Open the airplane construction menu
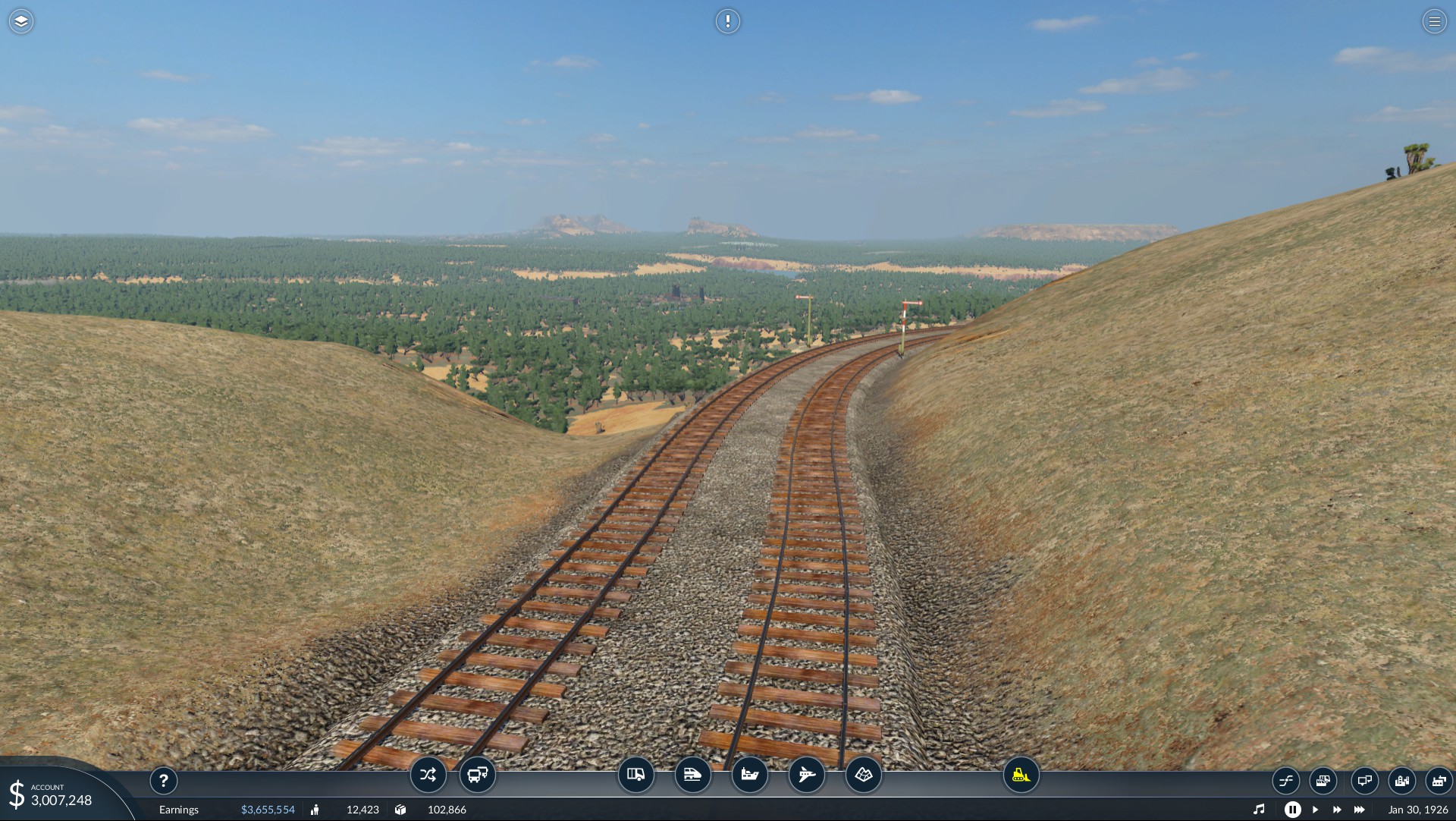This screenshot has height=821, width=1456. [807, 775]
